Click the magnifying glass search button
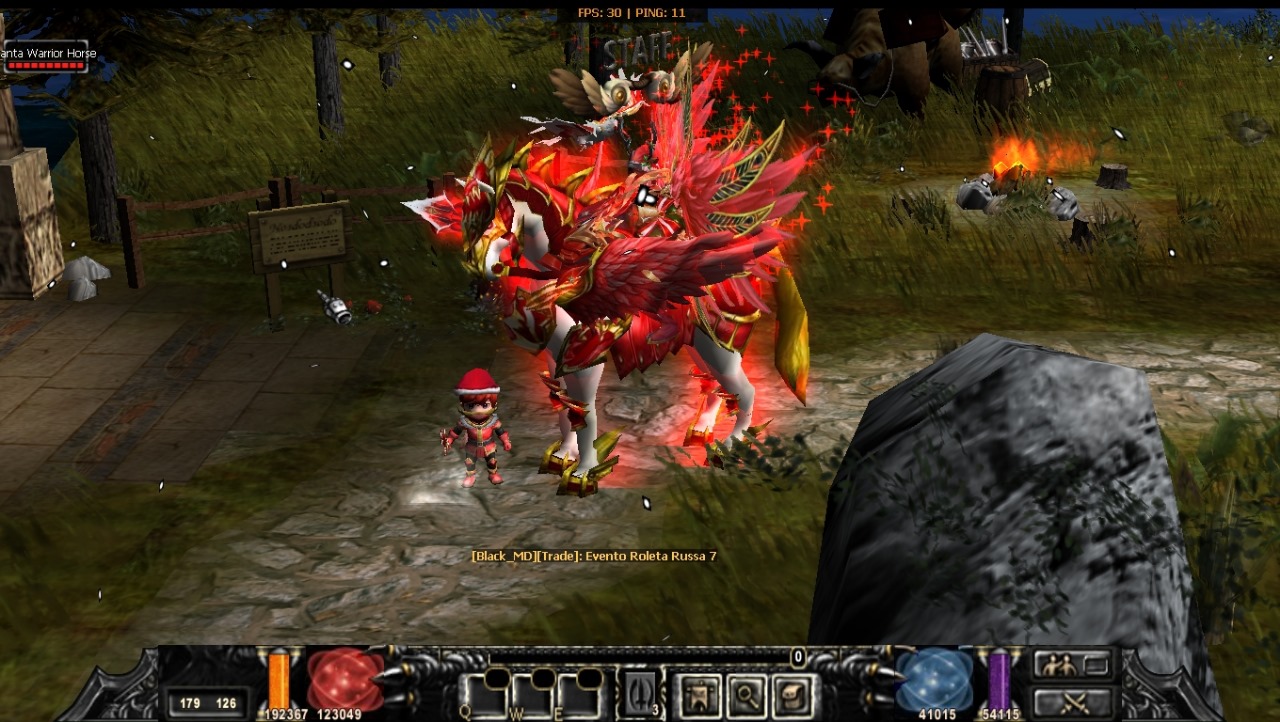The width and height of the screenshot is (1280, 722). pos(747,695)
